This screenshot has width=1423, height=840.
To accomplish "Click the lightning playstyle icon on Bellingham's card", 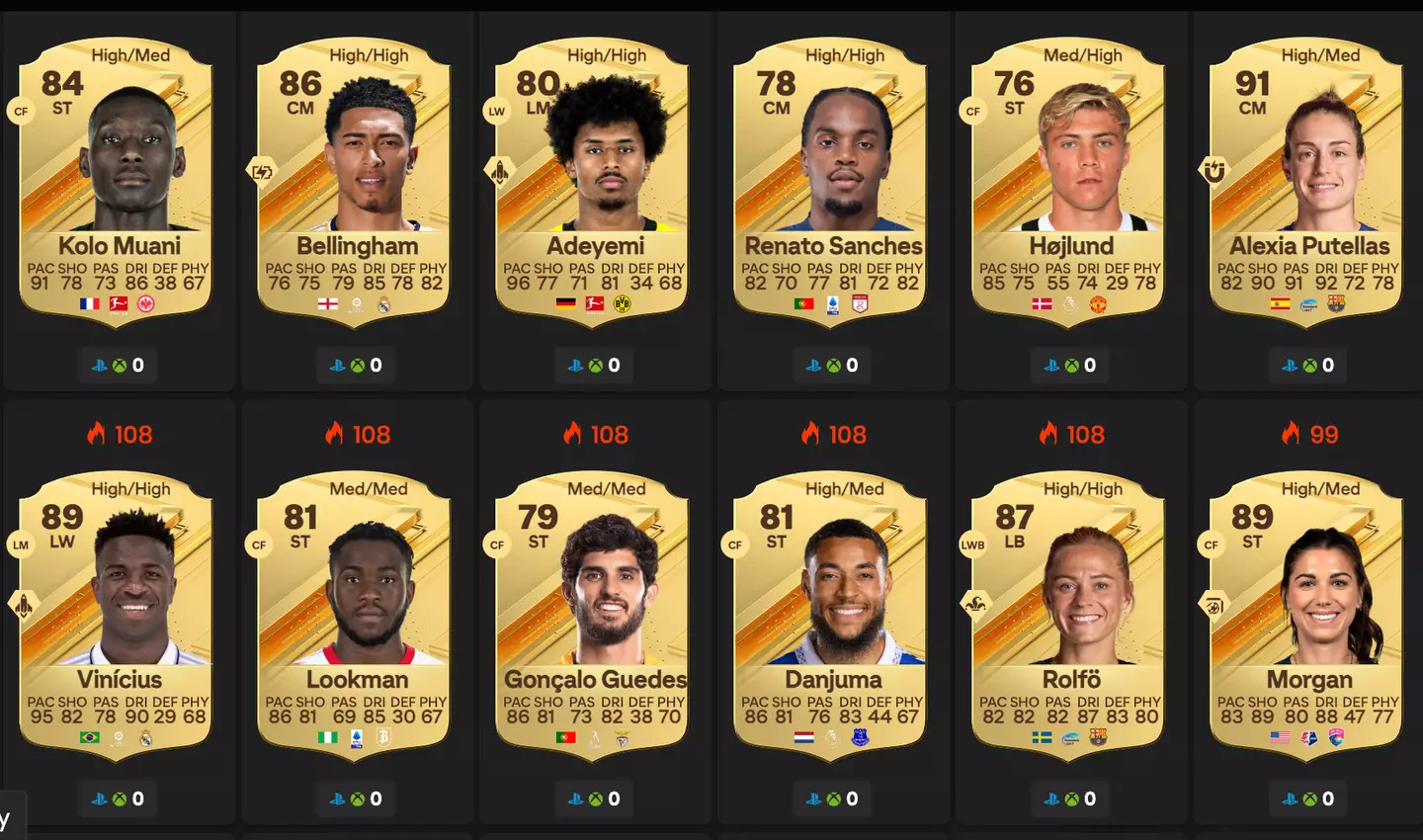I will tap(261, 170).
